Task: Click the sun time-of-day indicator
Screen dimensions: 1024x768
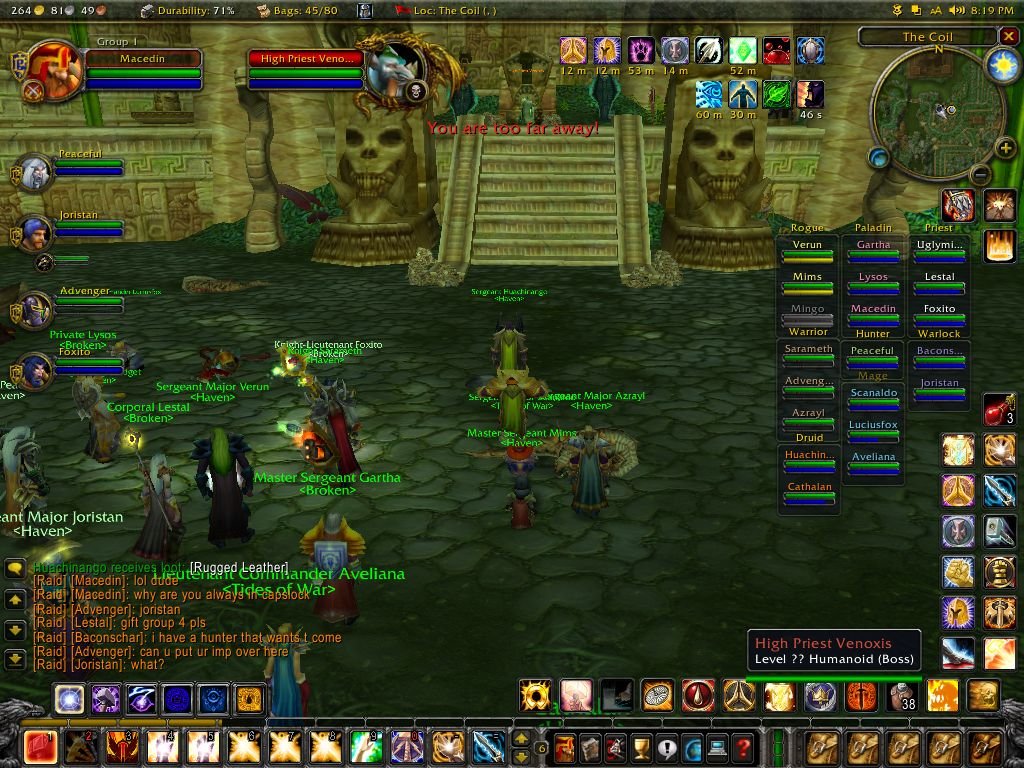Action: 1002,65
